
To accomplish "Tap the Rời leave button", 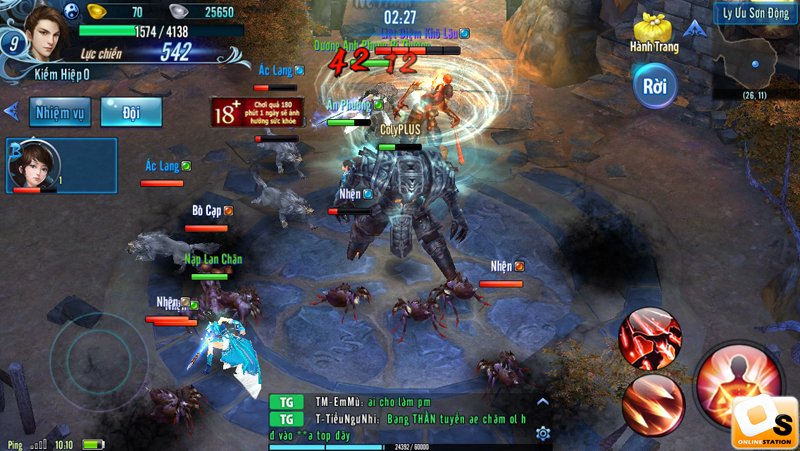I will (x=655, y=87).
